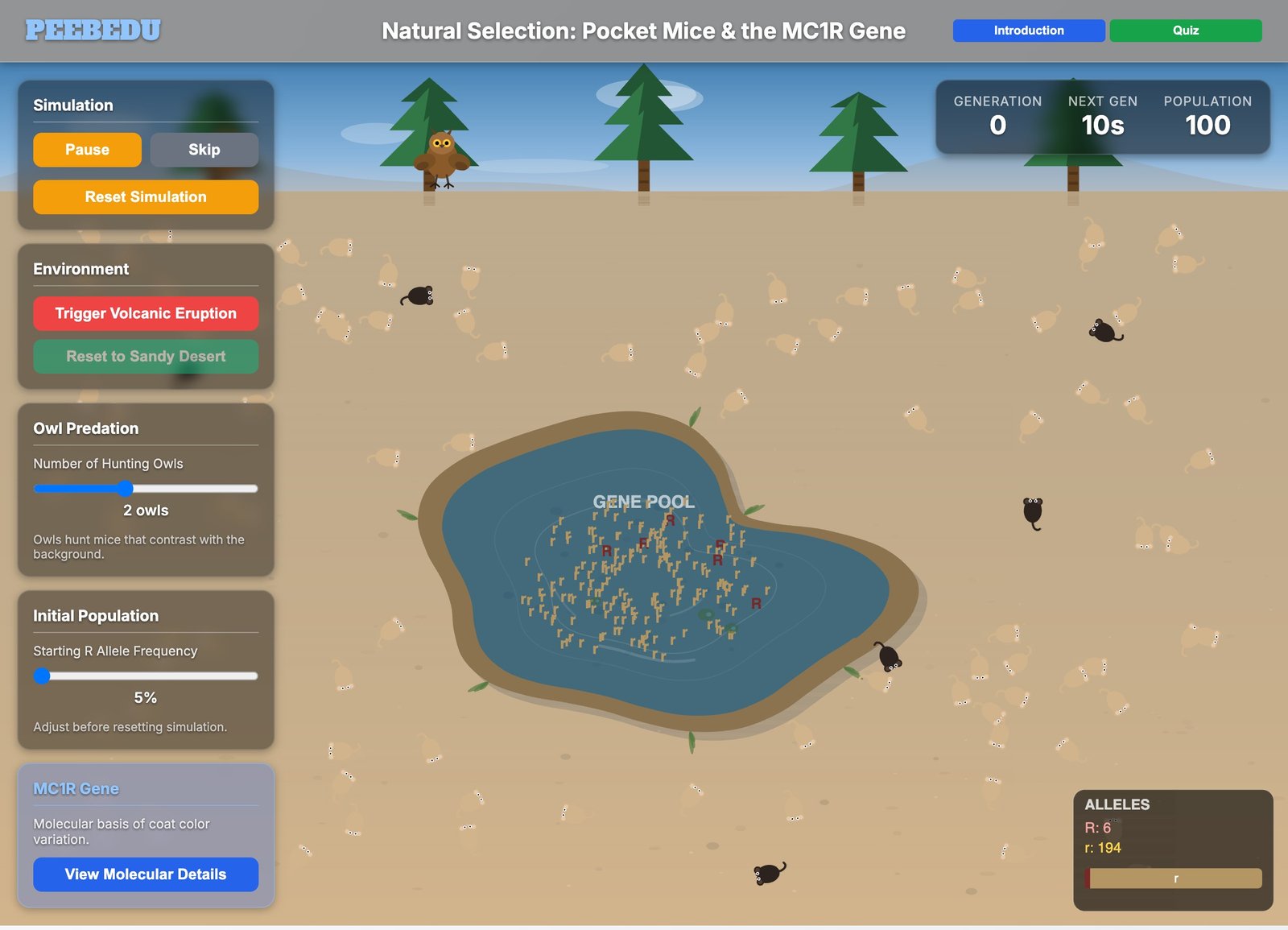Switch to the Quiz section

coord(1185,30)
